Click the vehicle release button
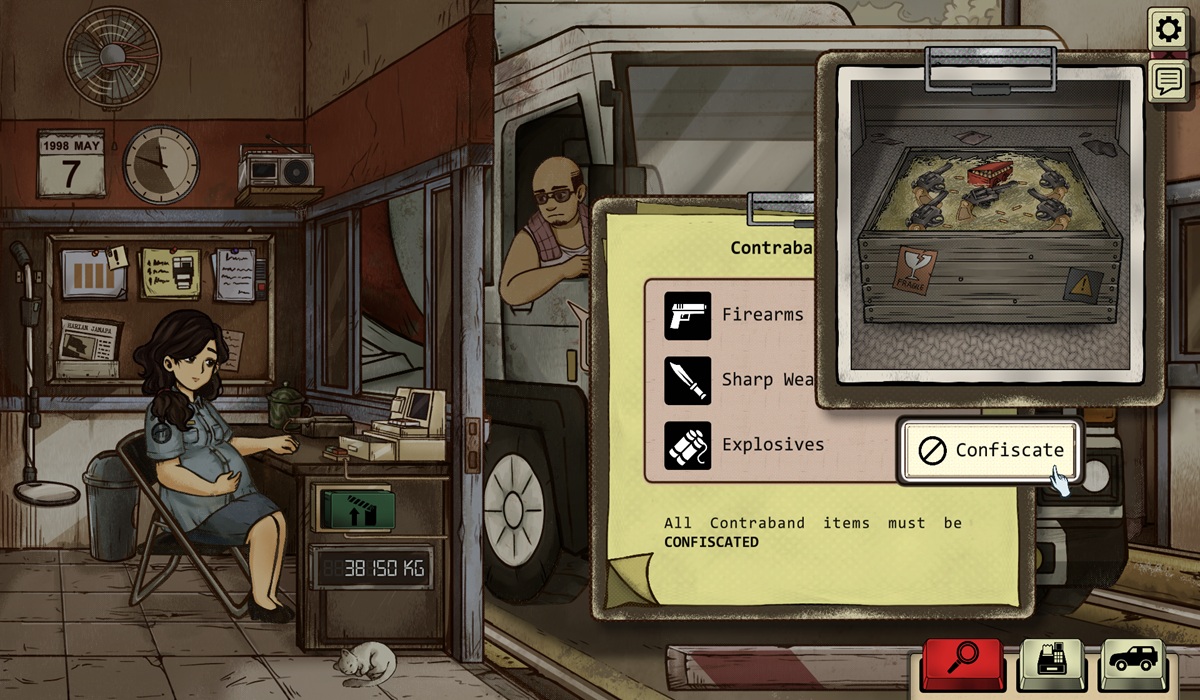Screen dimensions: 1200x700 click(1134, 662)
